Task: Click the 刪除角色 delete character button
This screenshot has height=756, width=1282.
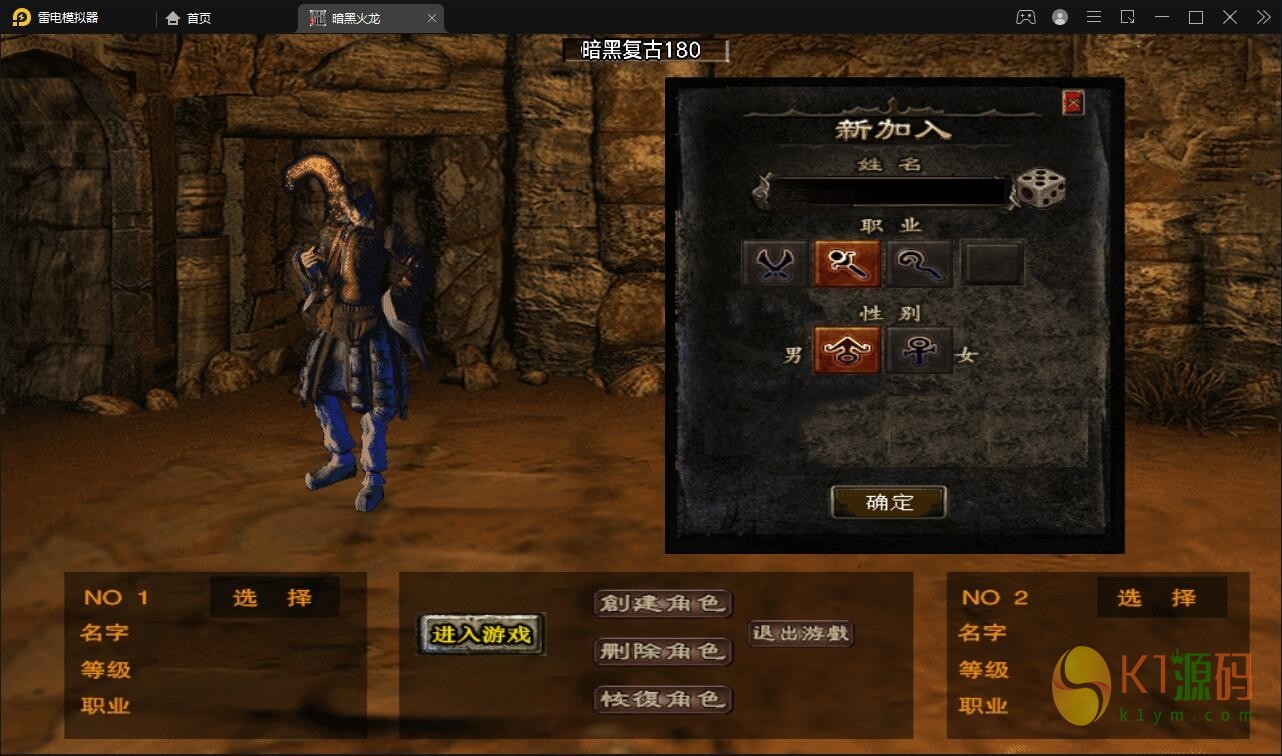Action: pos(663,652)
